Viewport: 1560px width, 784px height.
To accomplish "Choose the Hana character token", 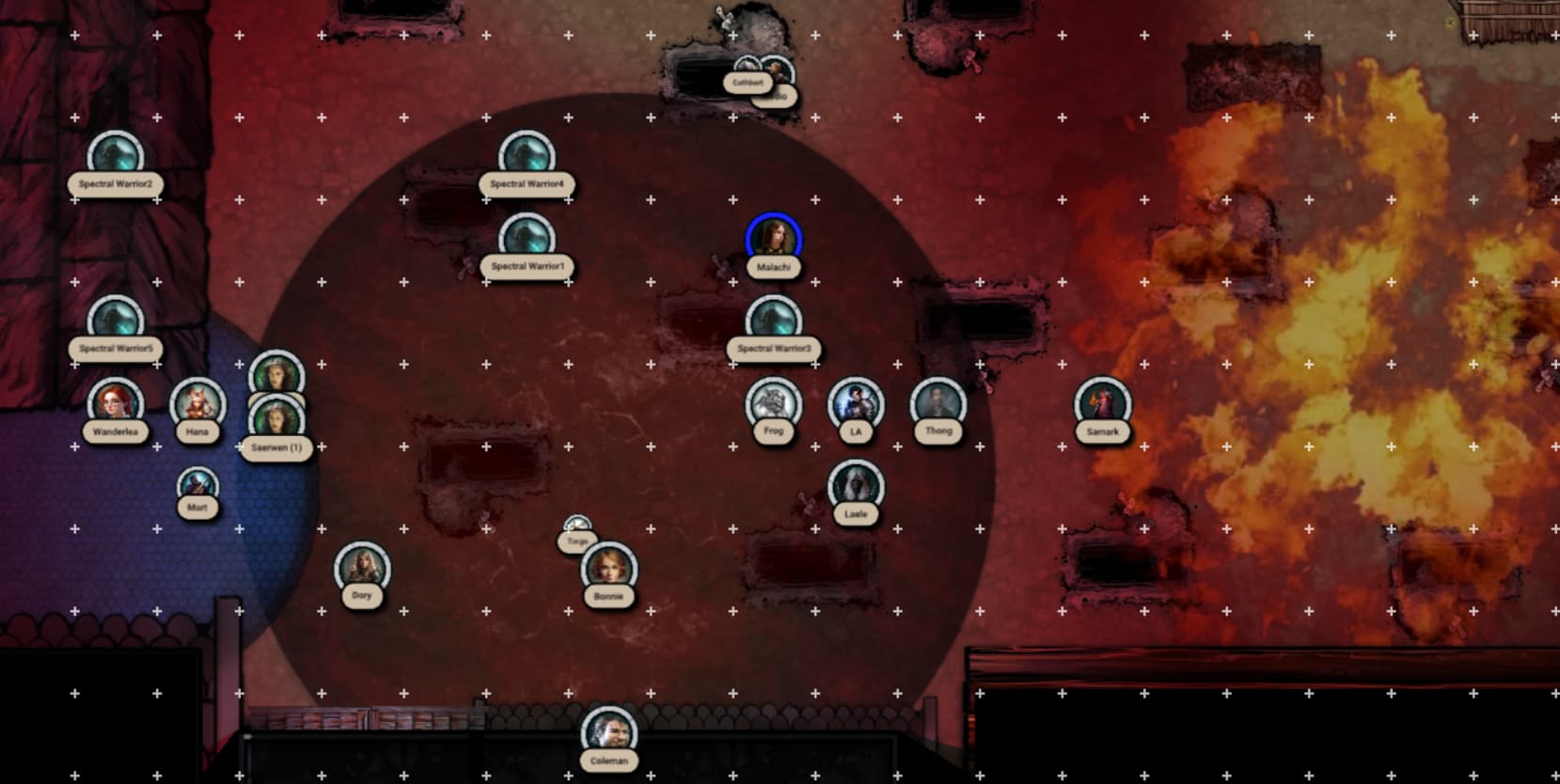I will click(197, 403).
